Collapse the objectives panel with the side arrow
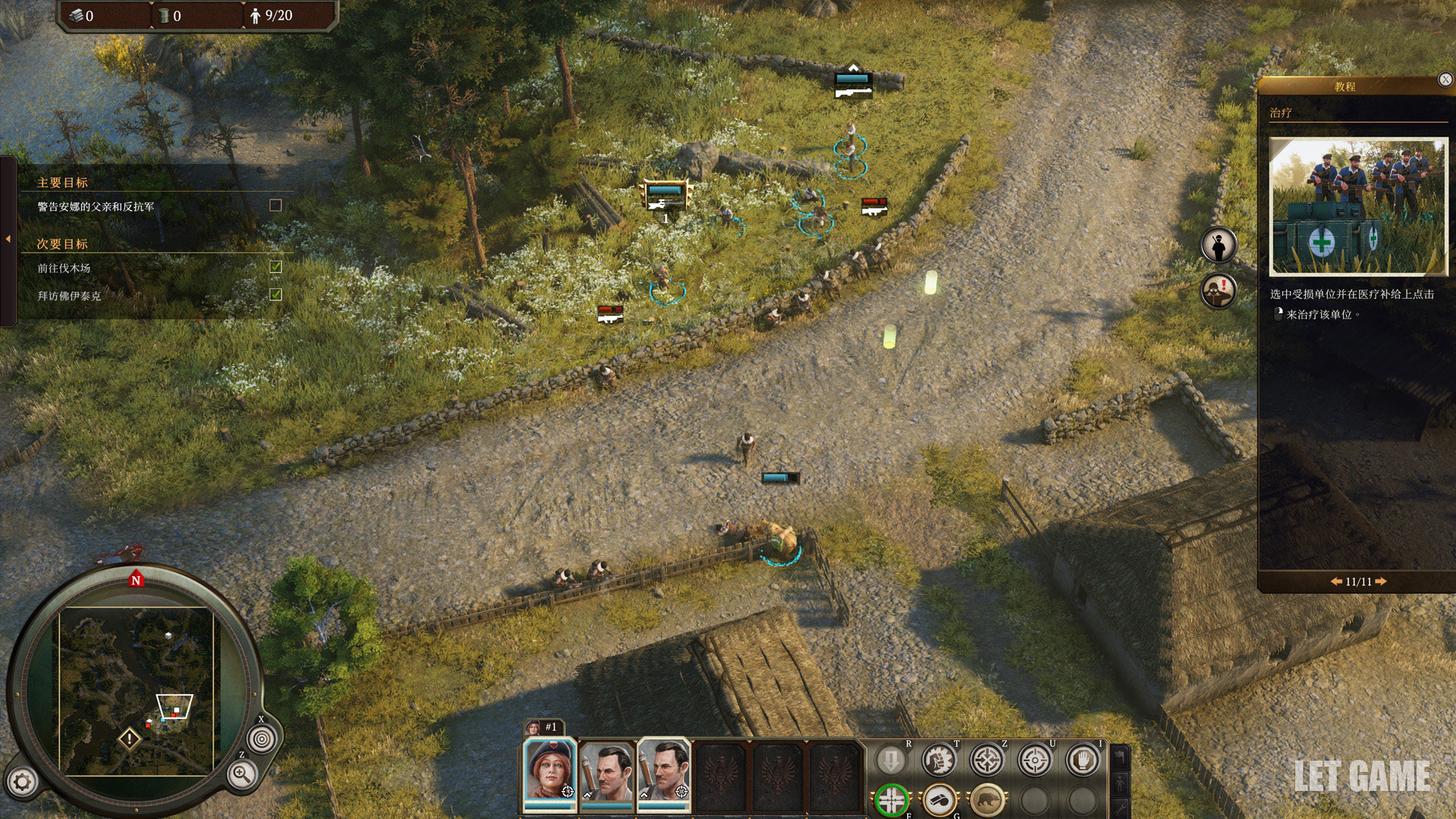The width and height of the screenshot is (1456, 819). pos(8,239)
